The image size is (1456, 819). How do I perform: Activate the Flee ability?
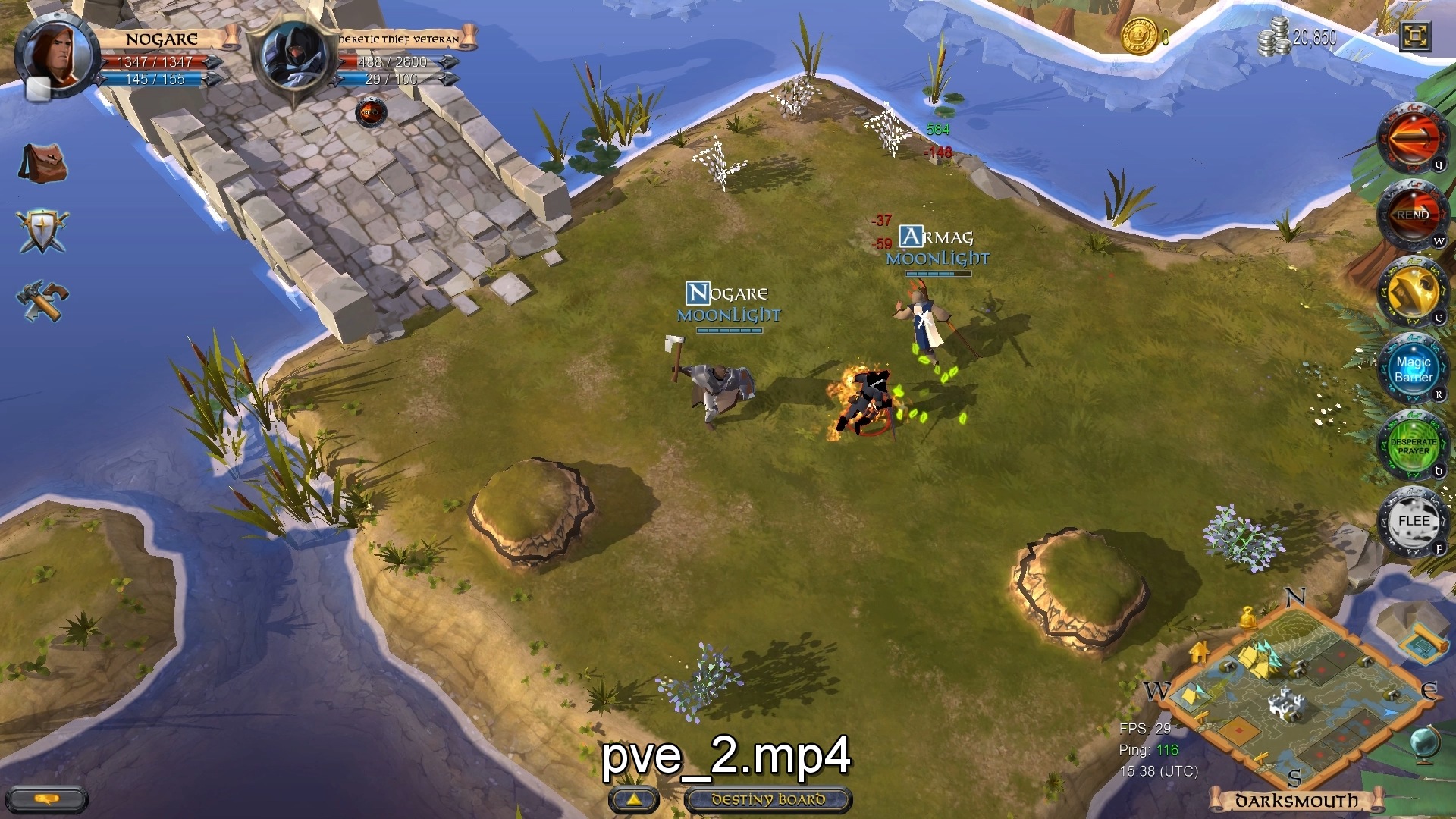(x=1414, y=522)
